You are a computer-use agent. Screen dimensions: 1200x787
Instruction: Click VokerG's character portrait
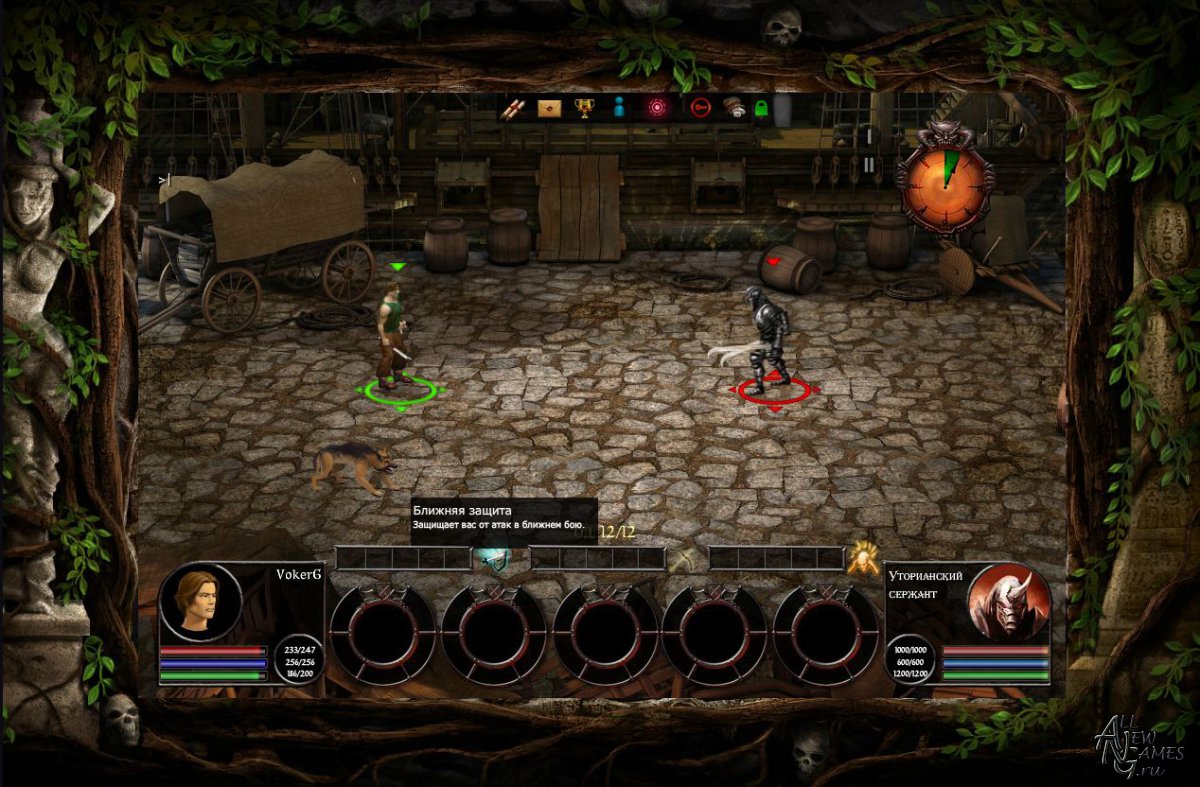click(200, 602)
